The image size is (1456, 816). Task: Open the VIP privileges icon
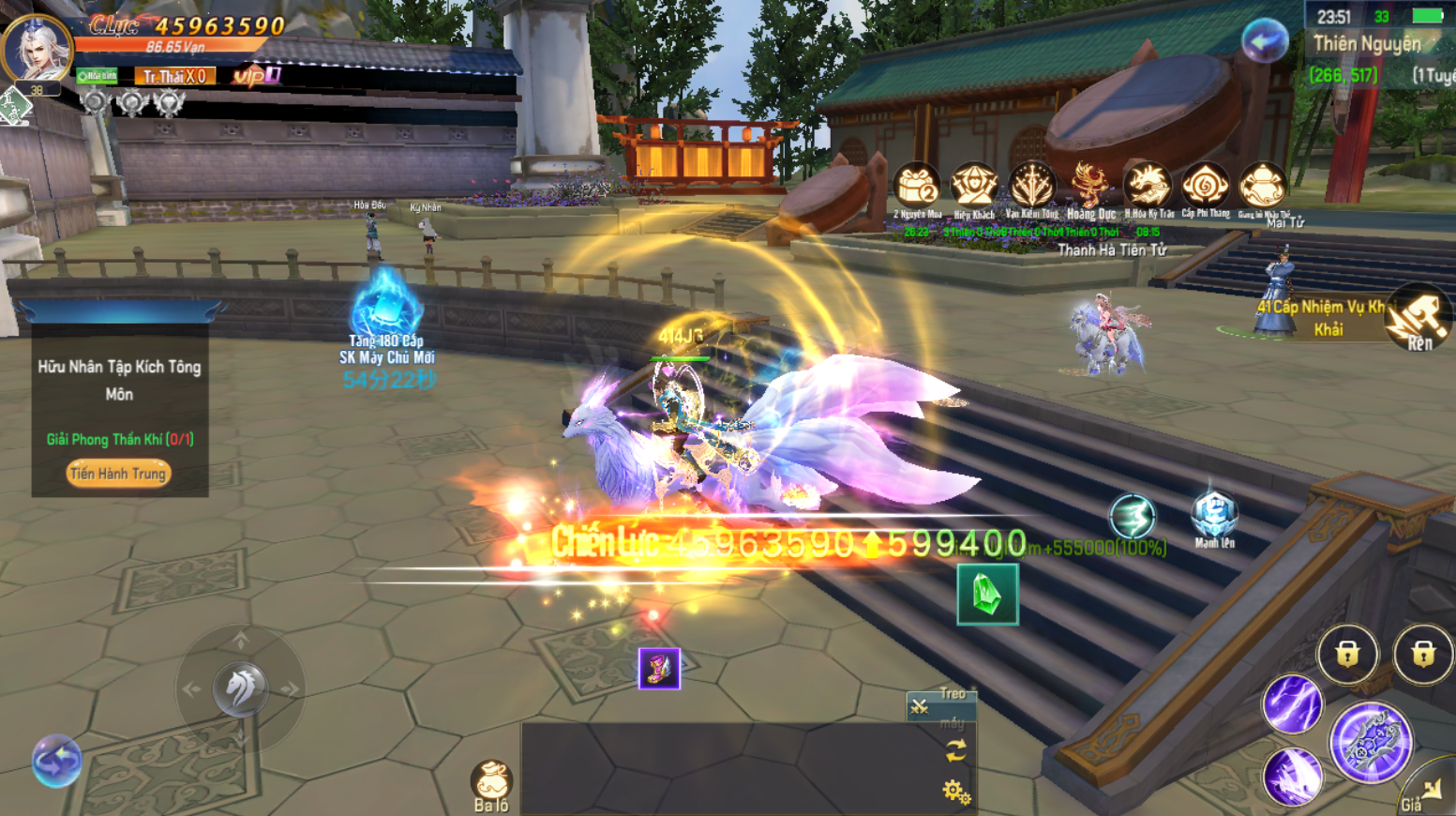tap(255, 75)
